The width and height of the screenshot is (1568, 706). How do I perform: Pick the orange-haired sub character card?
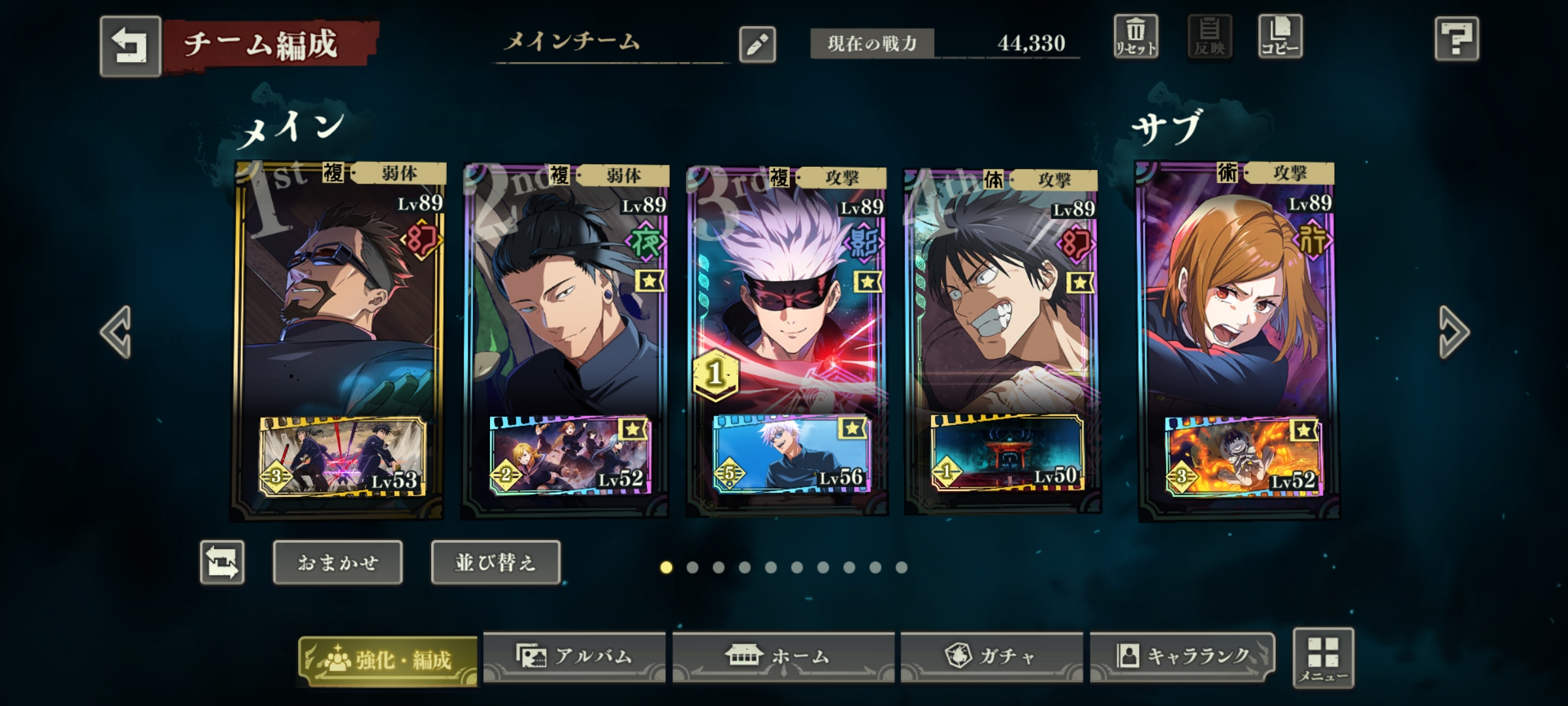pyautogui.click(x=1238, y=294)
